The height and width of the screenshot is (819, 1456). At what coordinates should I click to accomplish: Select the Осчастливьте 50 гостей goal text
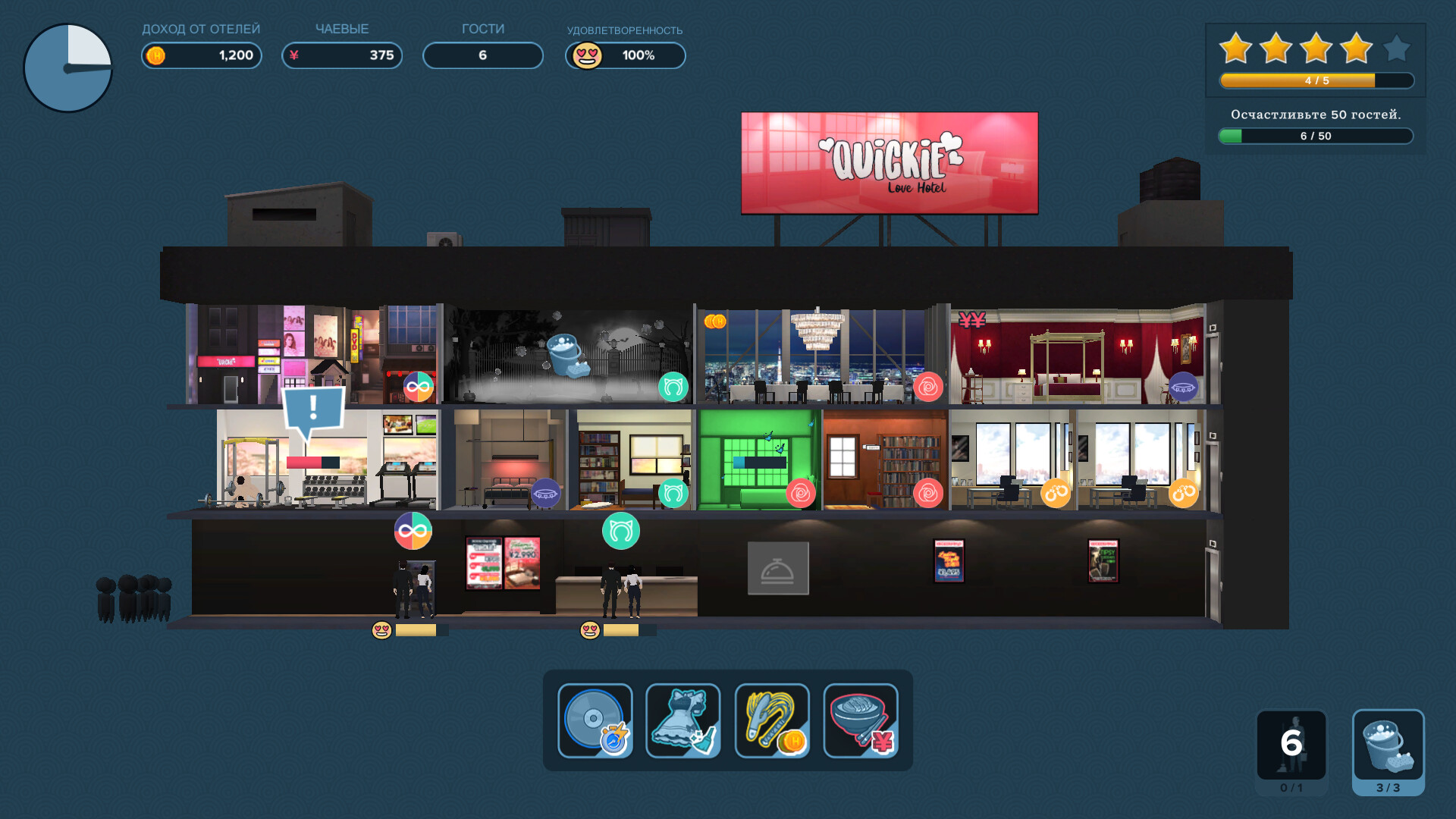click(x=1317, y=115)
